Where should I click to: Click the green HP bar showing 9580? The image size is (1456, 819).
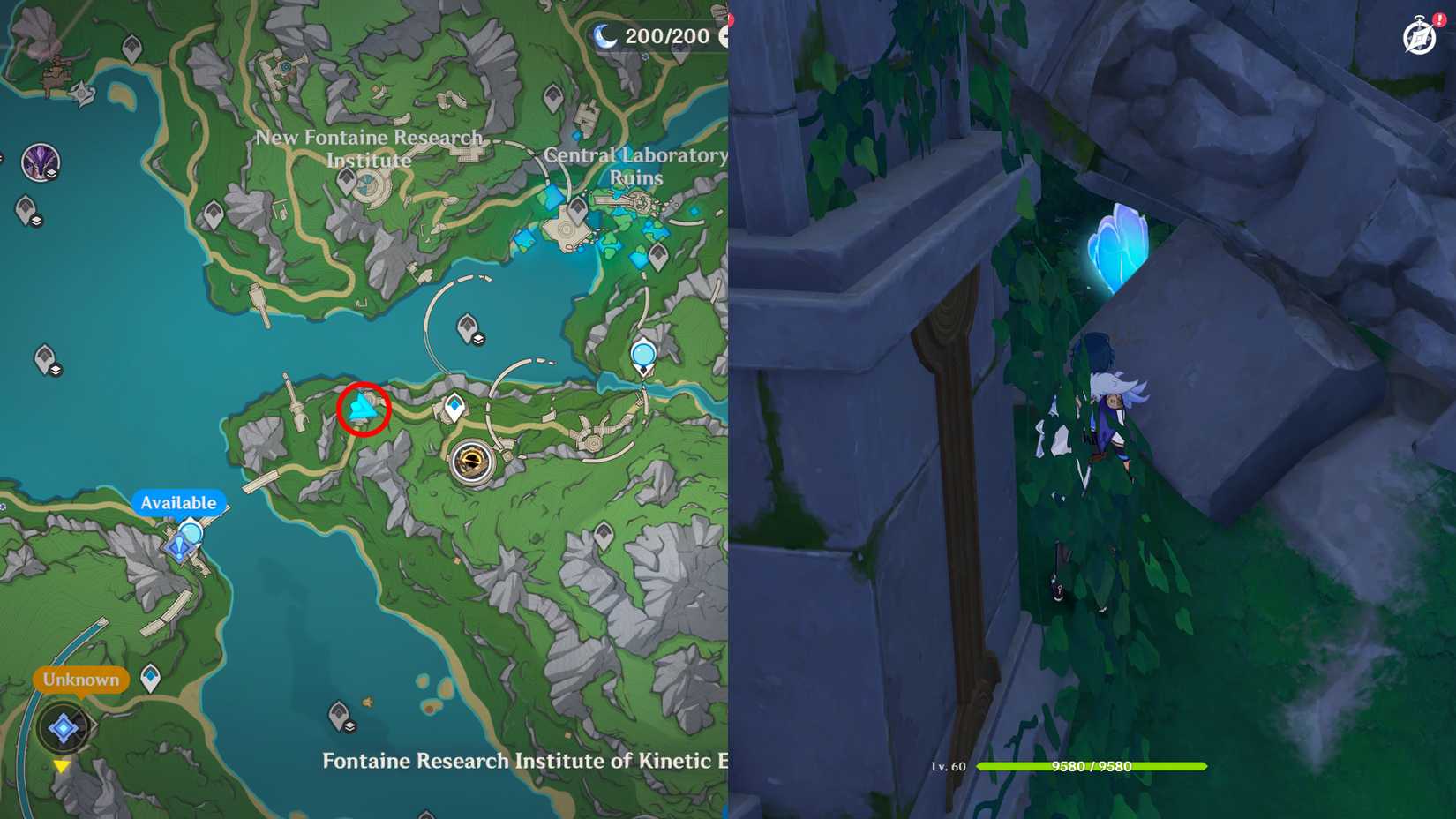point(1090,767)
